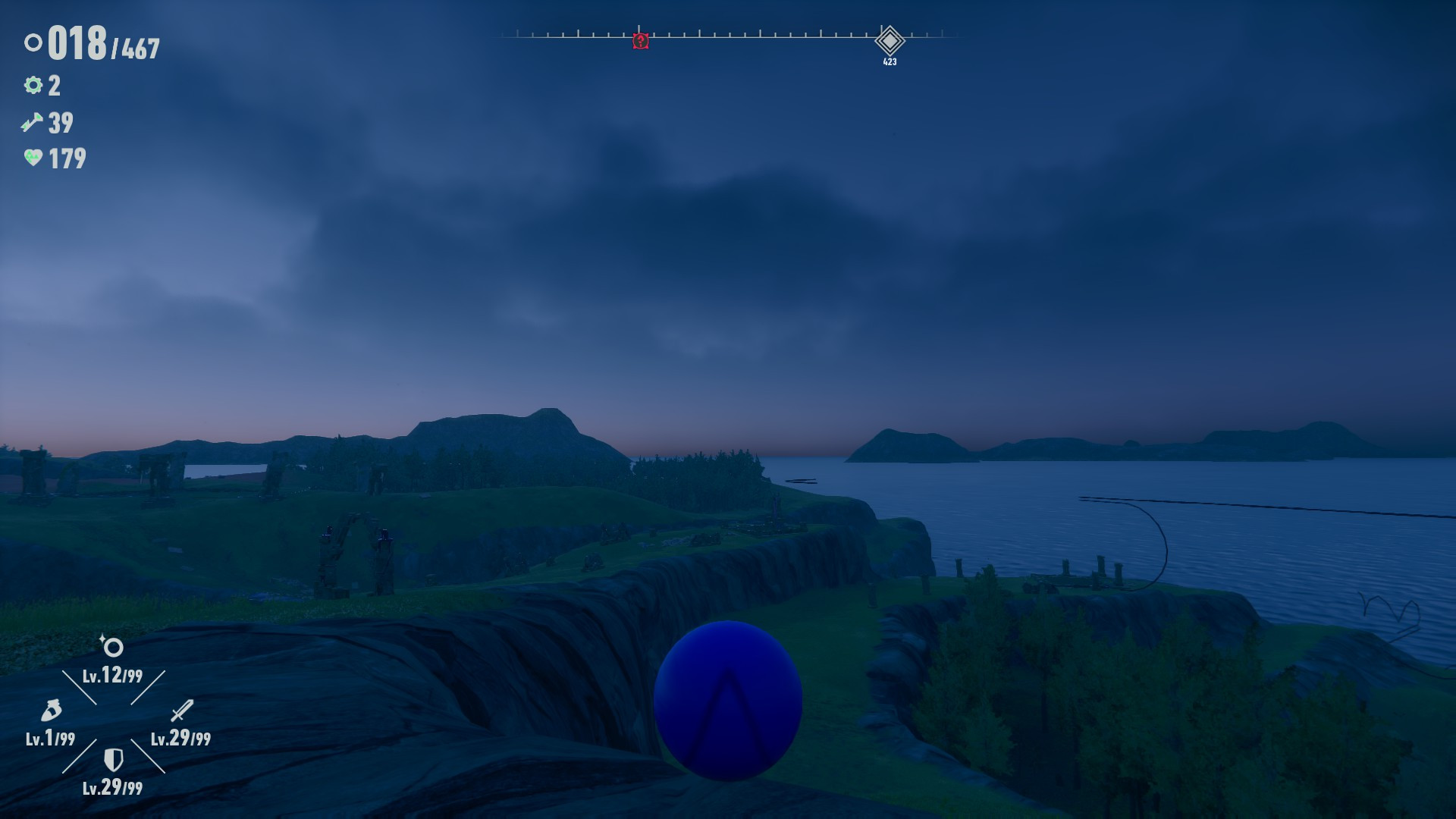Toggle the Lv.29/99 attack stat in the wheel
The image size is (1456, 819).
[182, 736]
